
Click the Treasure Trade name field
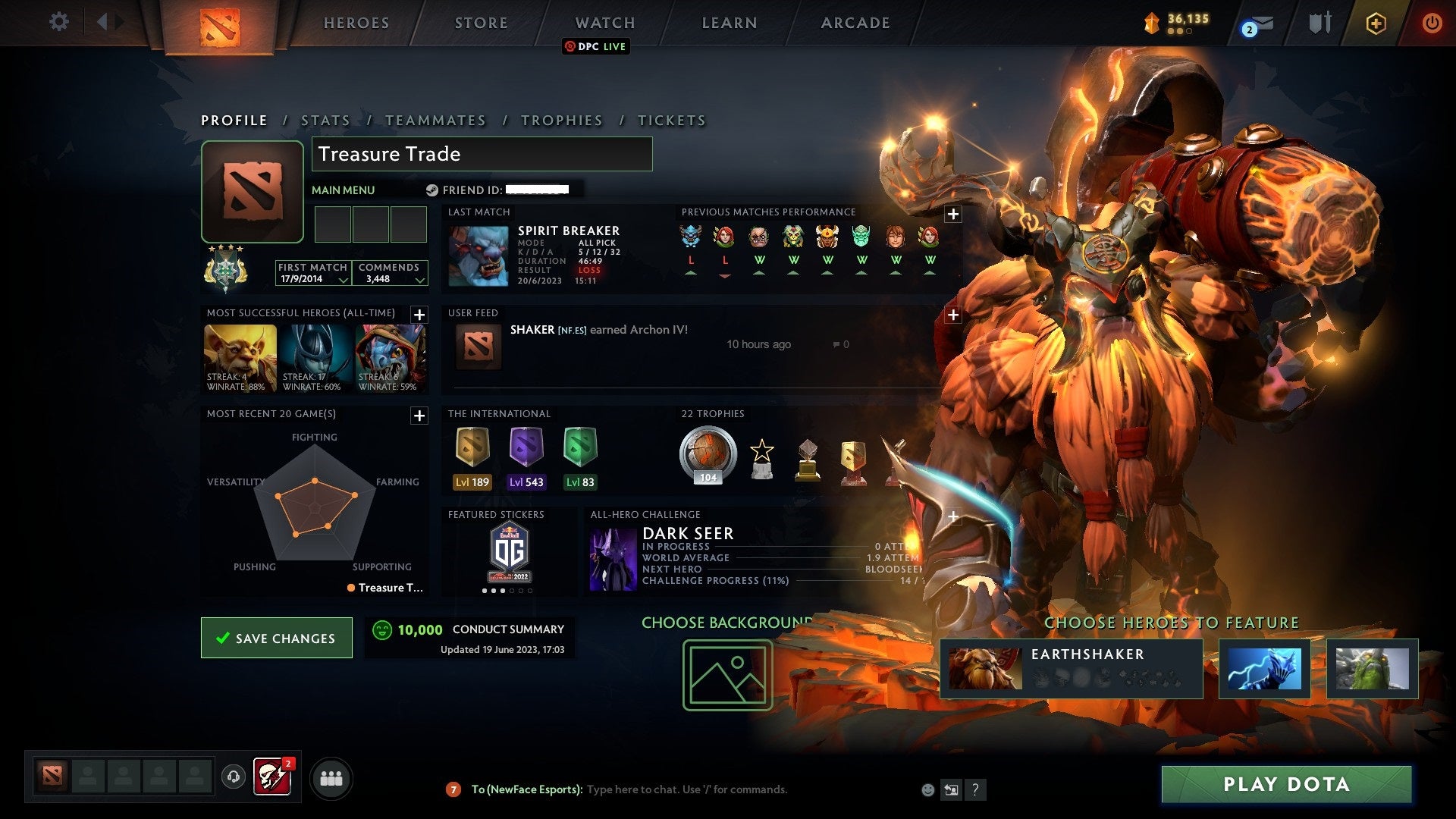point(481,154)
